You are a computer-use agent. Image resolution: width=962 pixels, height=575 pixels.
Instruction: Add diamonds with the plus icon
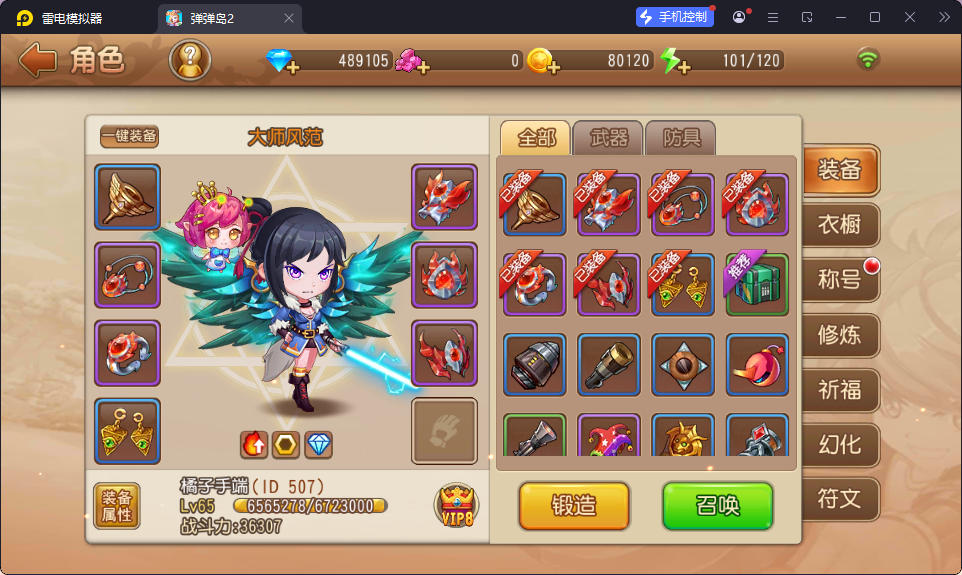point(292,68)
